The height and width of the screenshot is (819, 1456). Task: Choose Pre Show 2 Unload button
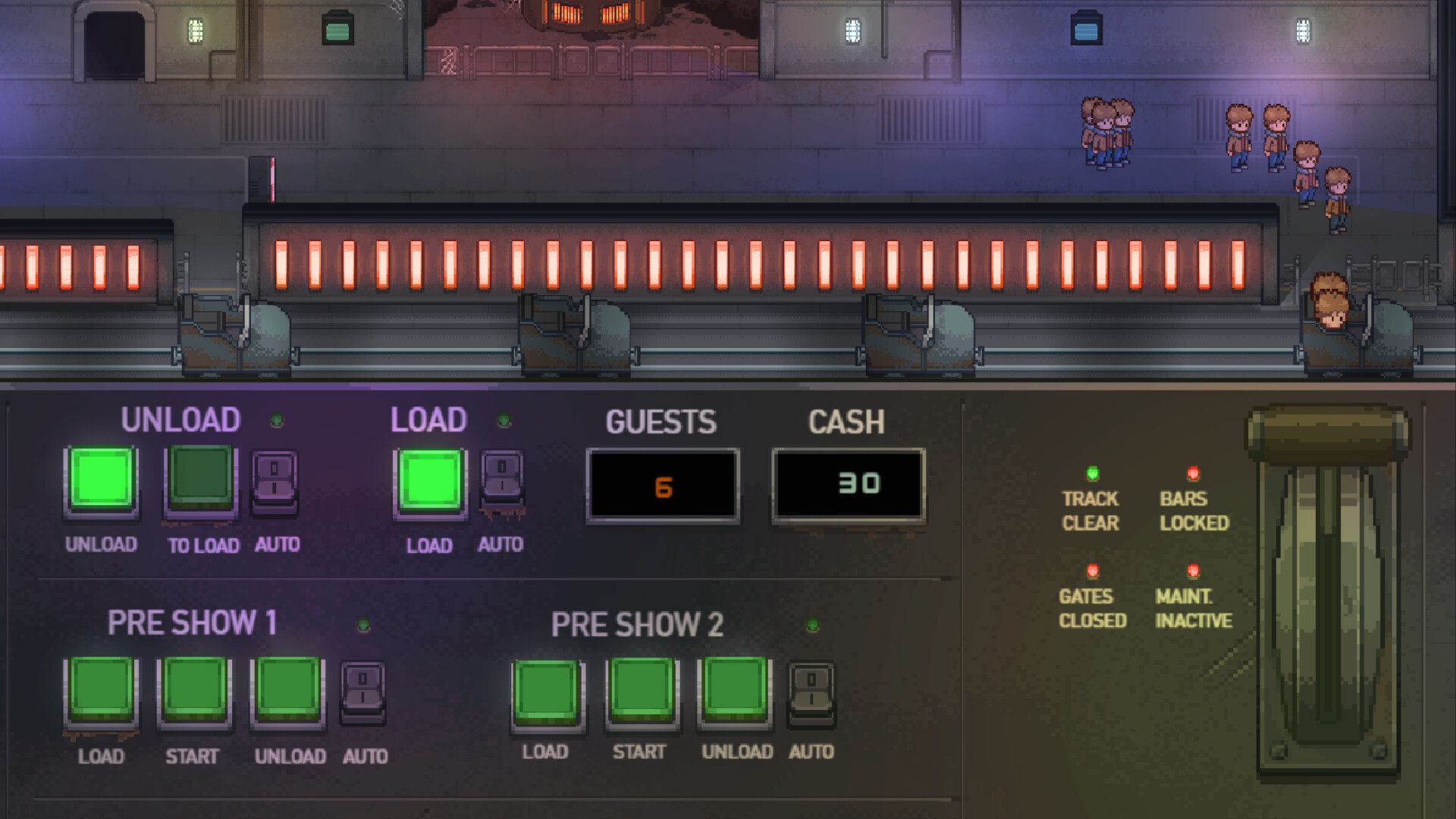(735, 689)
